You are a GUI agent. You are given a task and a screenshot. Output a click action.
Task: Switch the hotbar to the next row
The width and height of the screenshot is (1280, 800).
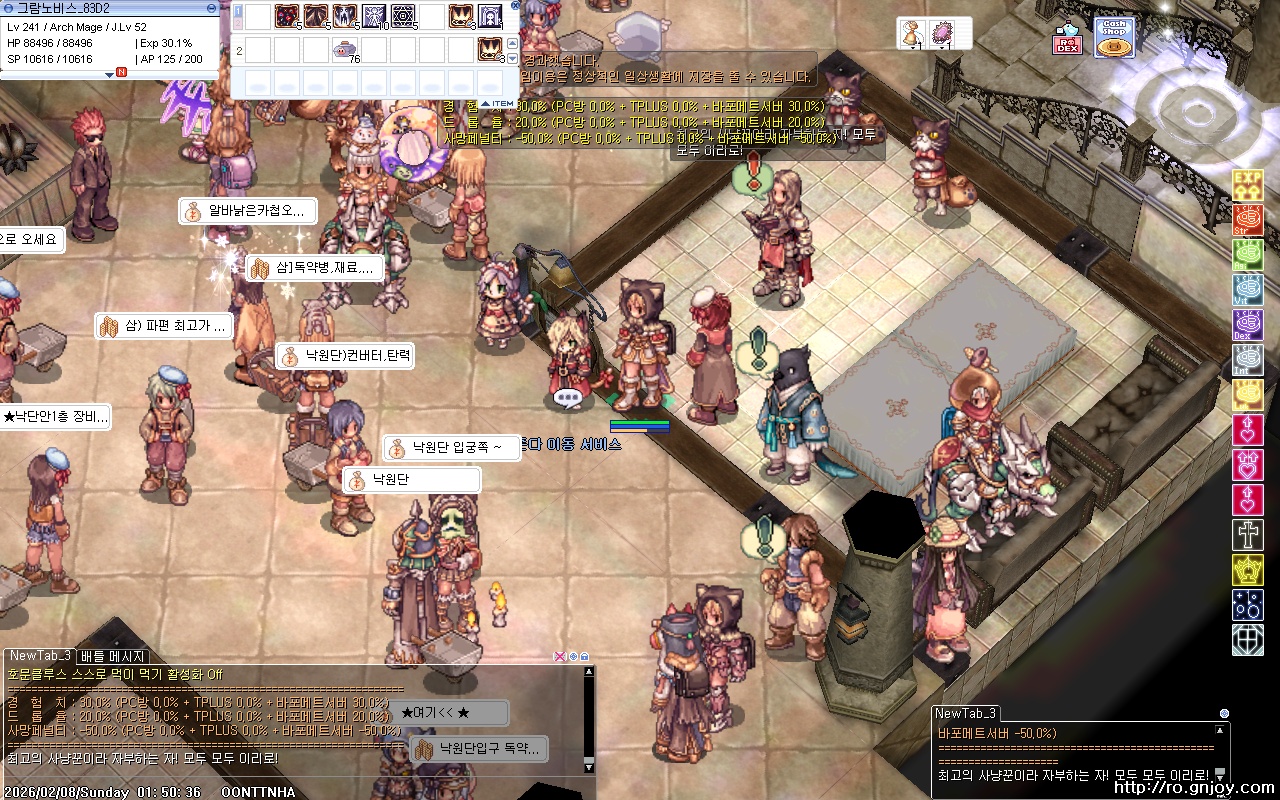click(x=513, y=59)
